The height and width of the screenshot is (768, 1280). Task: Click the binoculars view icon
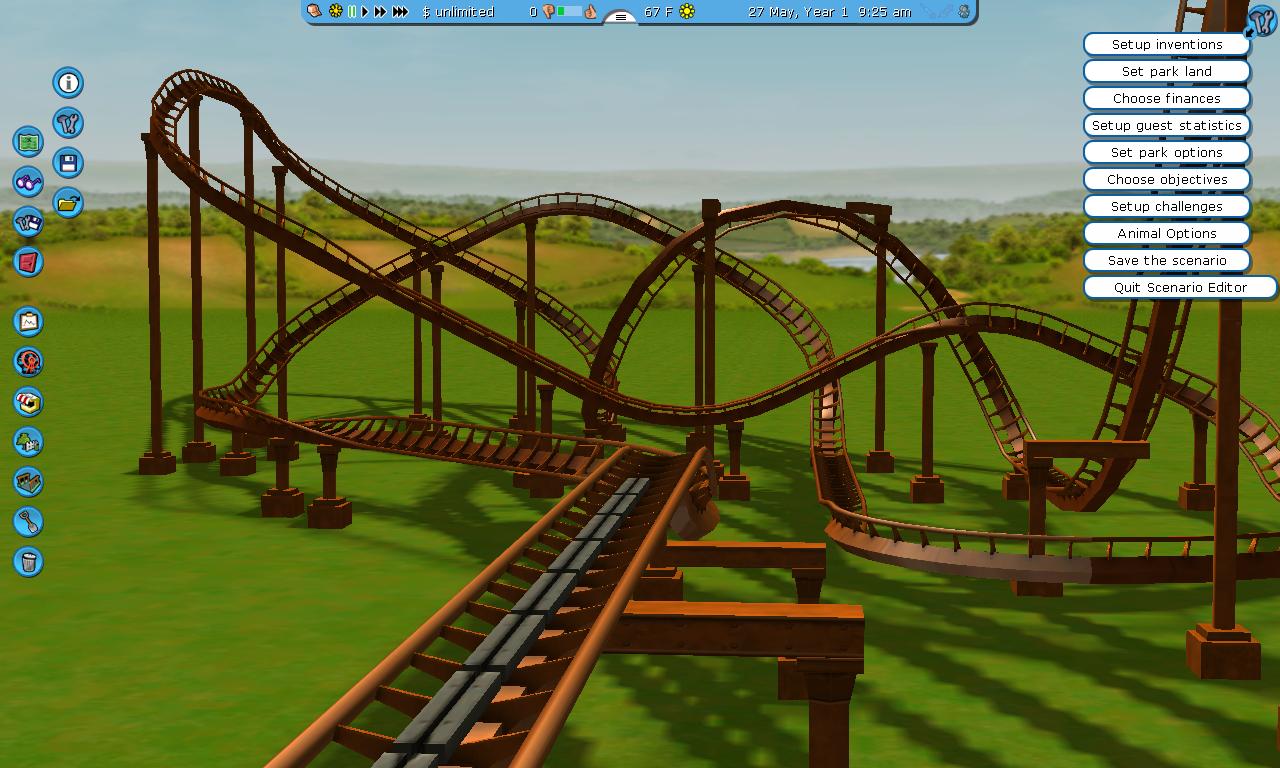(x=28, y=182)
